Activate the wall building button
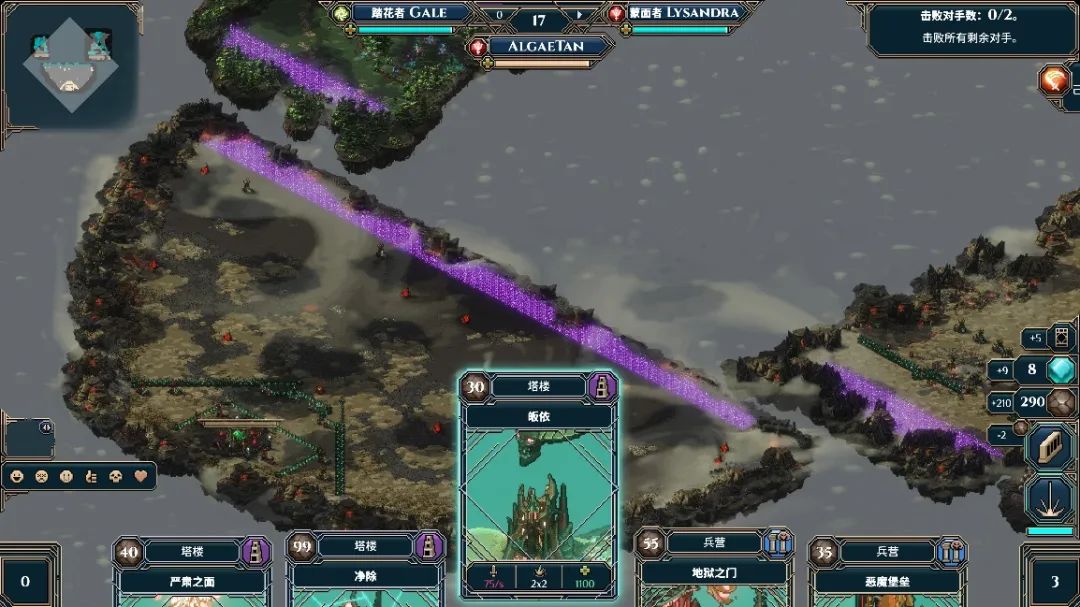The image size is (1080, 607). (1050, 447)
